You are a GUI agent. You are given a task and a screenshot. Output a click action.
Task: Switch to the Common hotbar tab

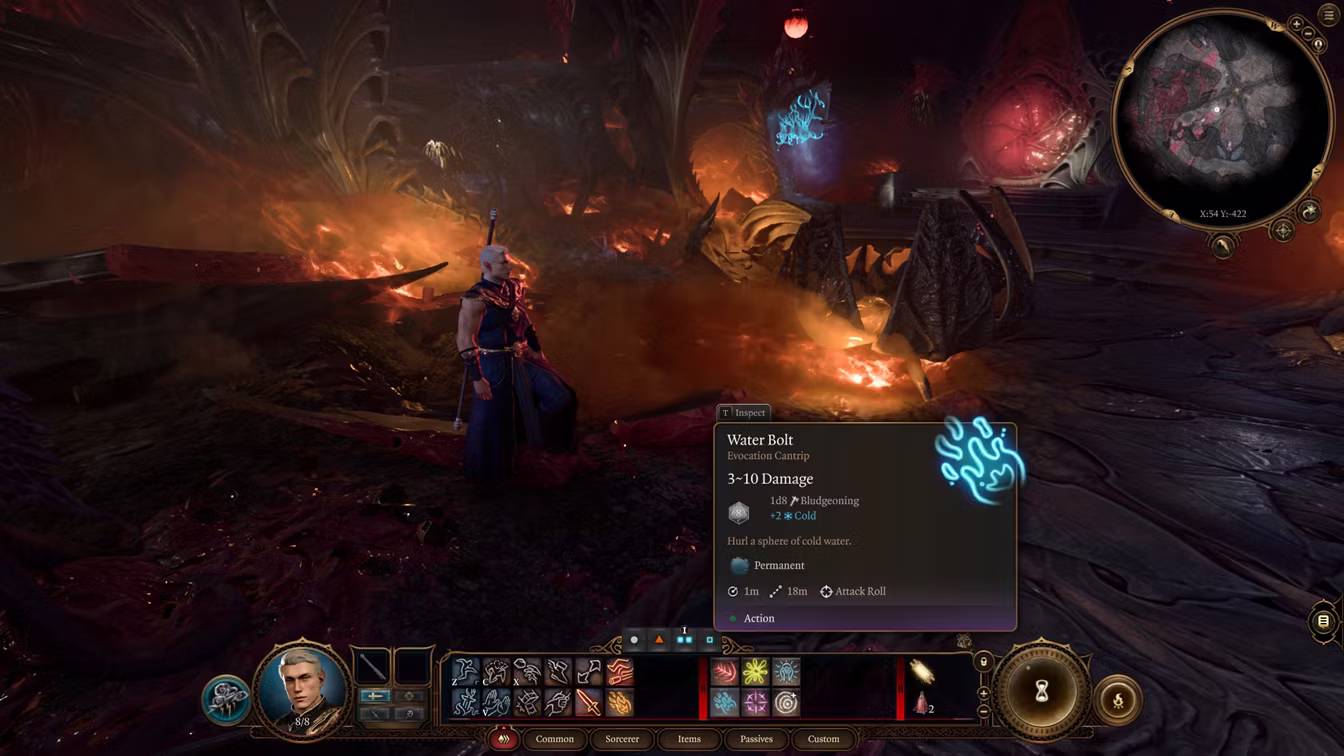coord(554,739)
